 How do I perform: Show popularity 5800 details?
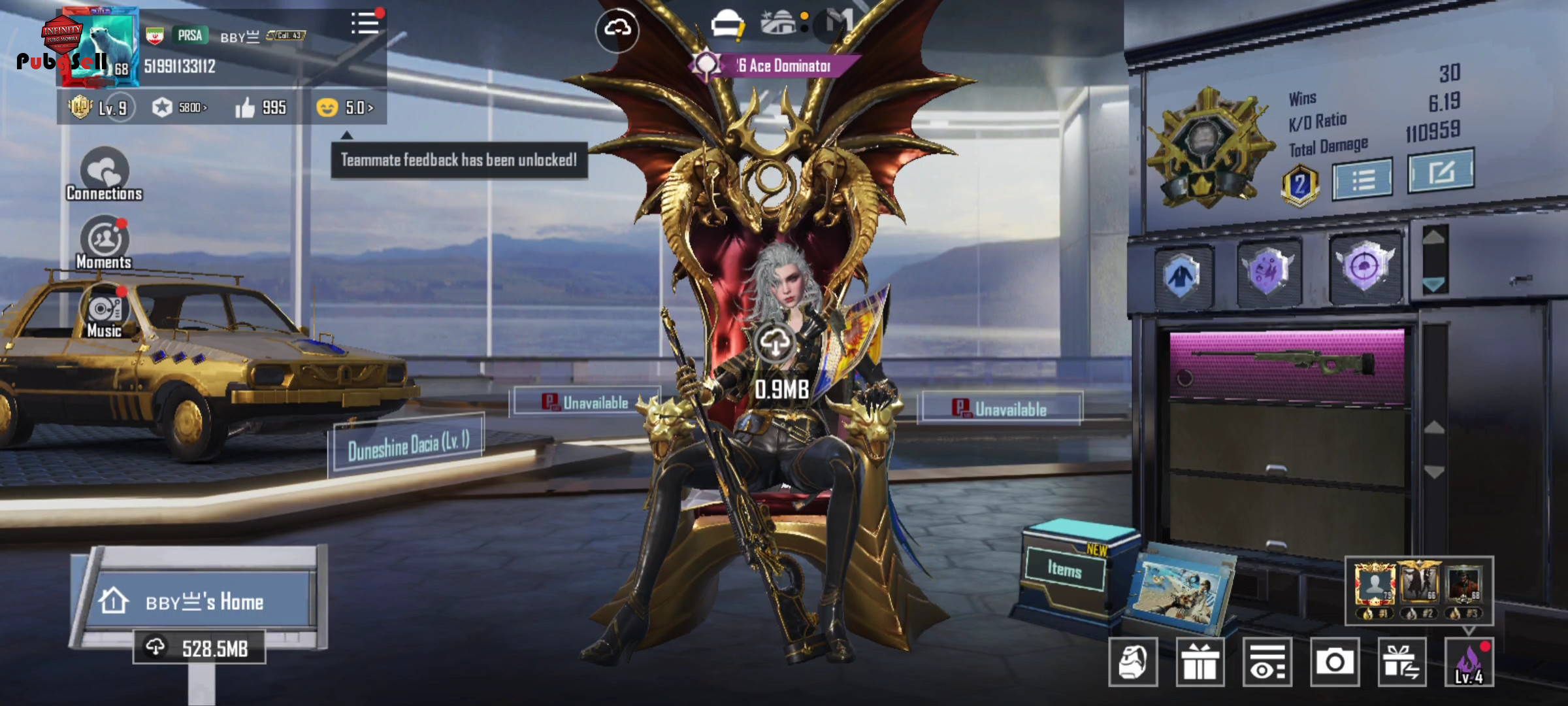(180, 108)
